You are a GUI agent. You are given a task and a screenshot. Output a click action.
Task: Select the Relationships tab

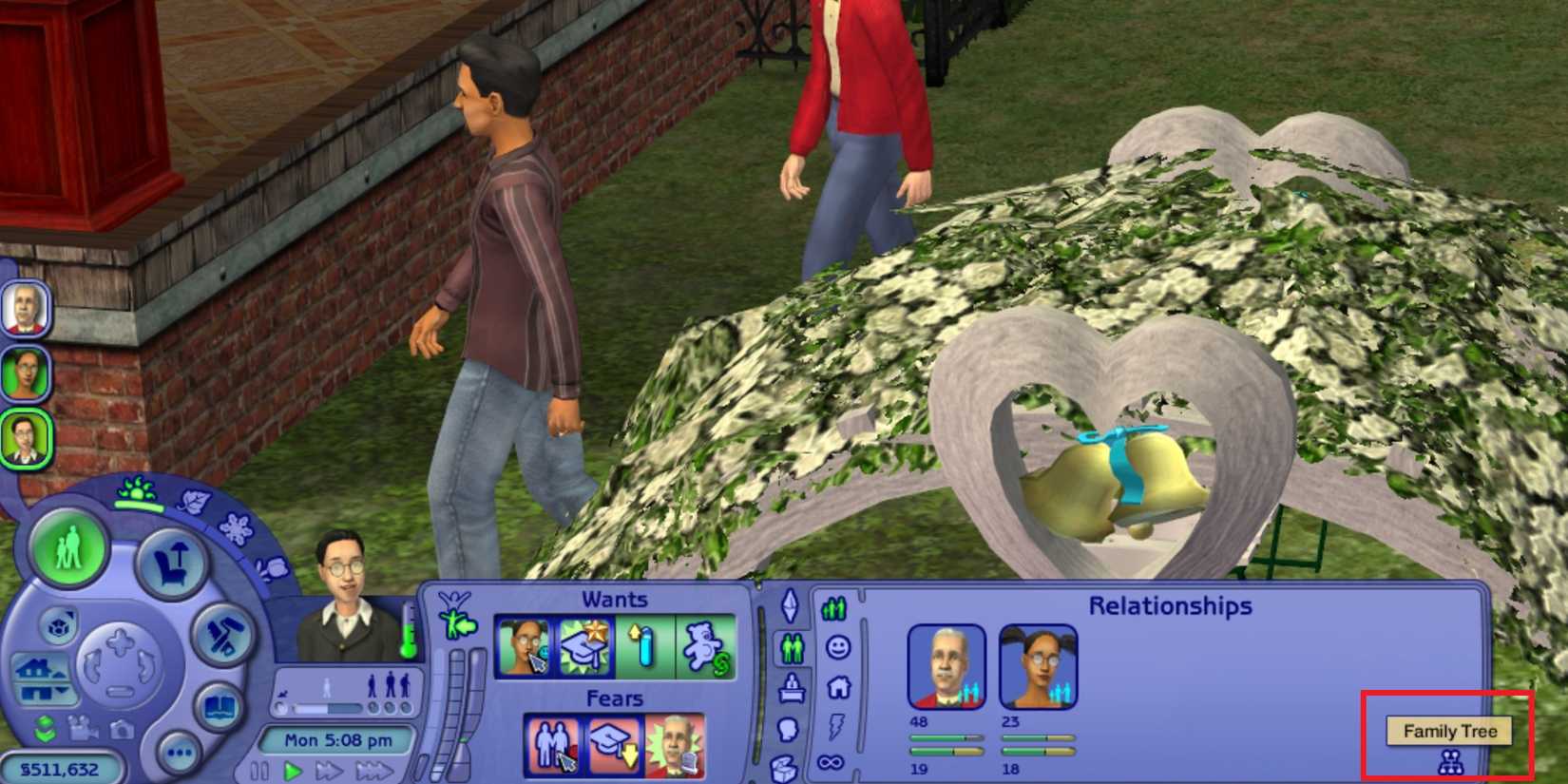[791, 646]
